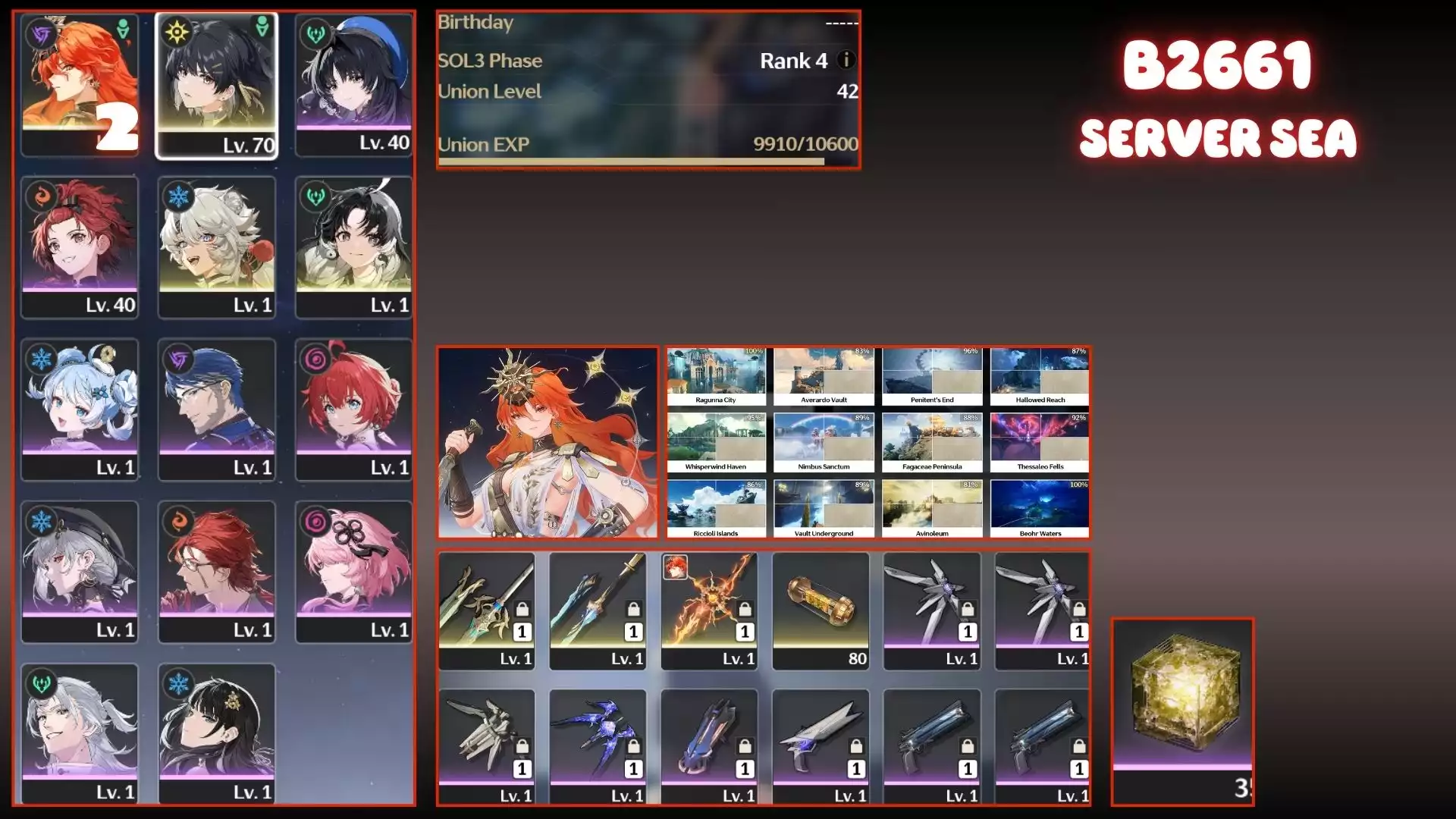Screen dimensions: 1456x819
Task: Open the Ragunna City map thumbnail
Action: pos(716,377)
